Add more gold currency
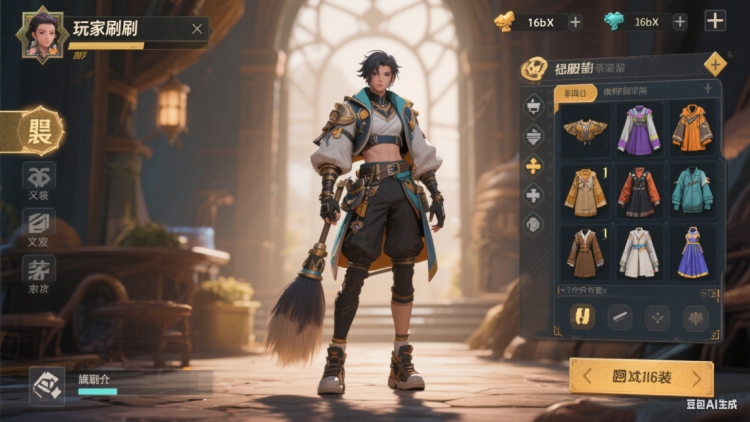 (x=575, y=22)
